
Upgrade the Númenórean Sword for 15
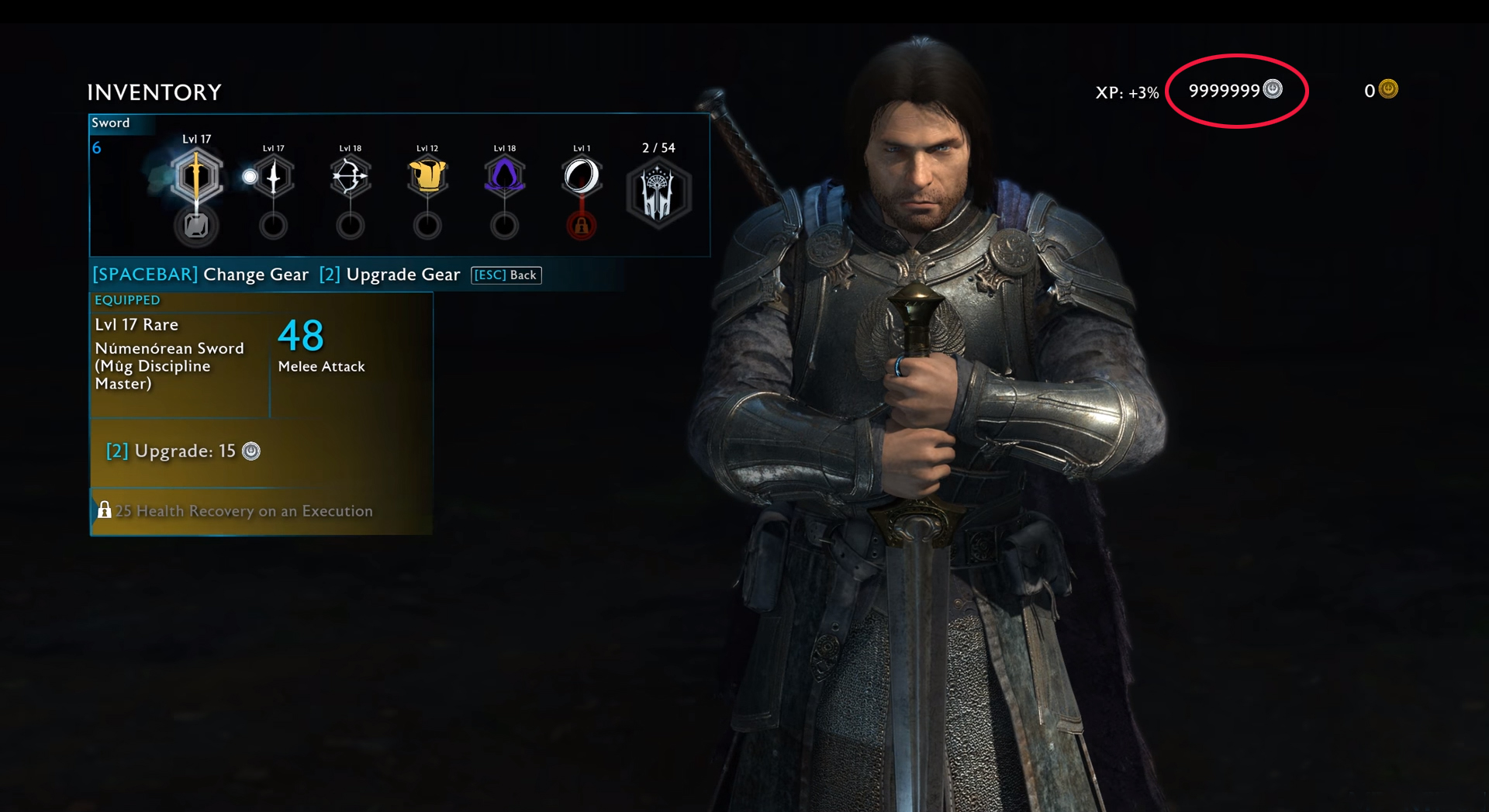184,451
